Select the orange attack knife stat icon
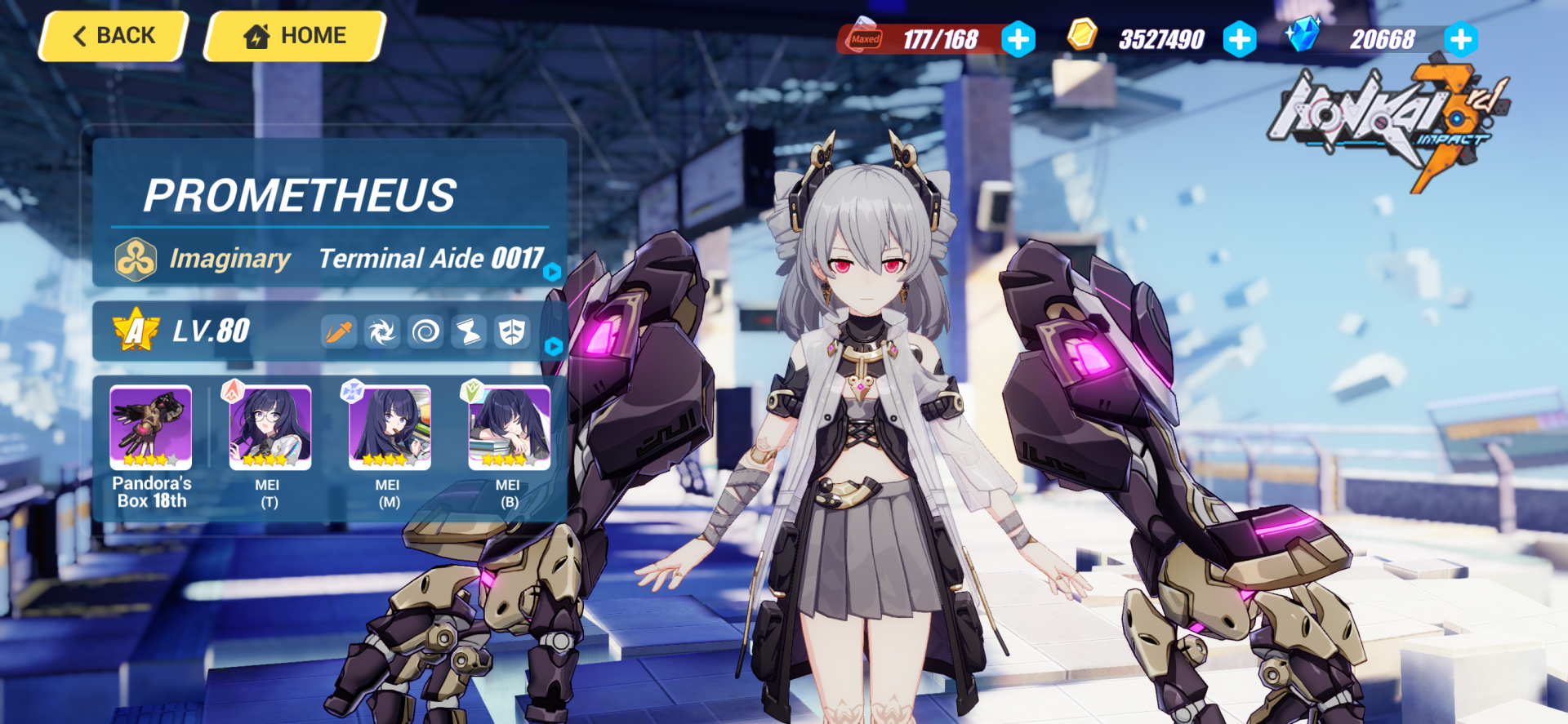Screen dimensions: 1568x724 coord(338,332)
